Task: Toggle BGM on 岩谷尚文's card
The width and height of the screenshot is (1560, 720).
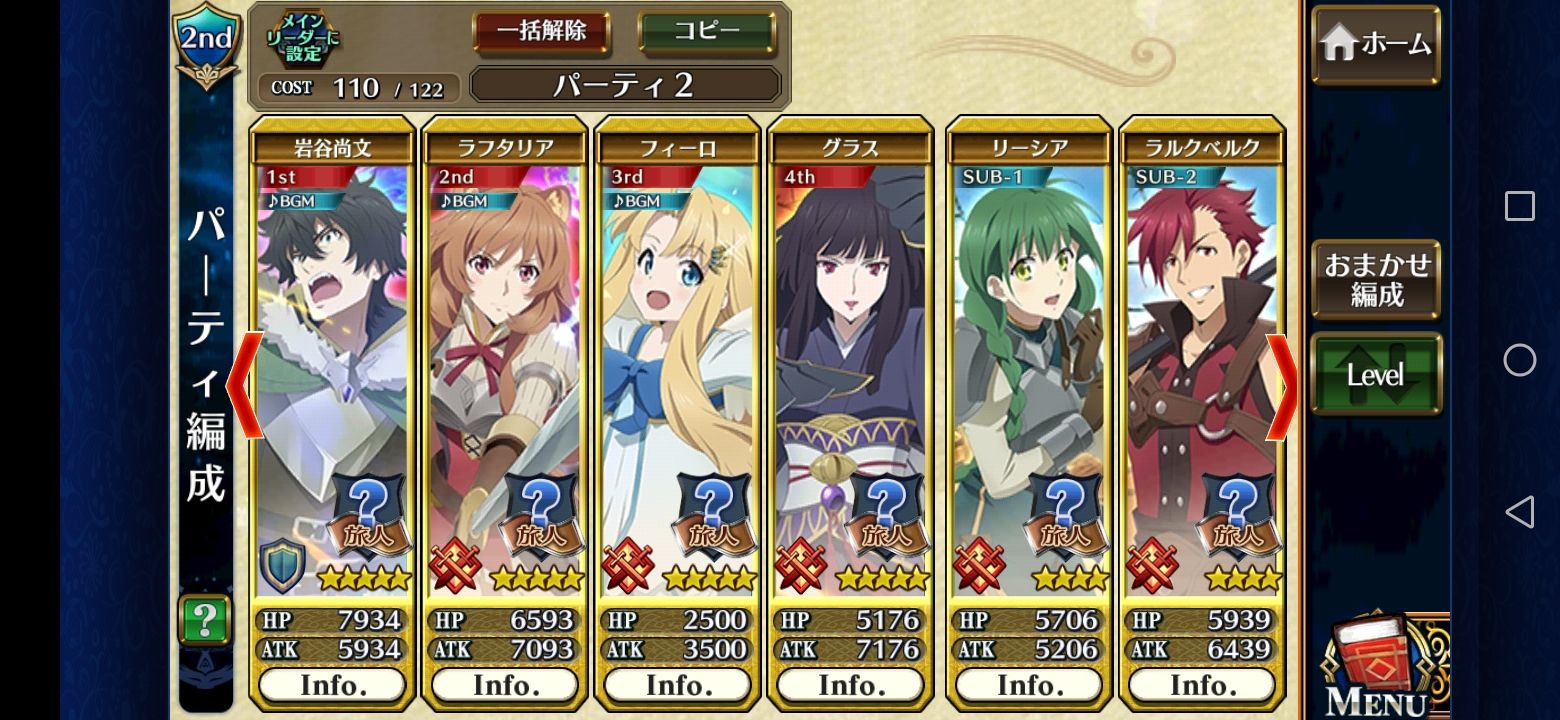Action: pyautogui.click(x=294, y=199)
